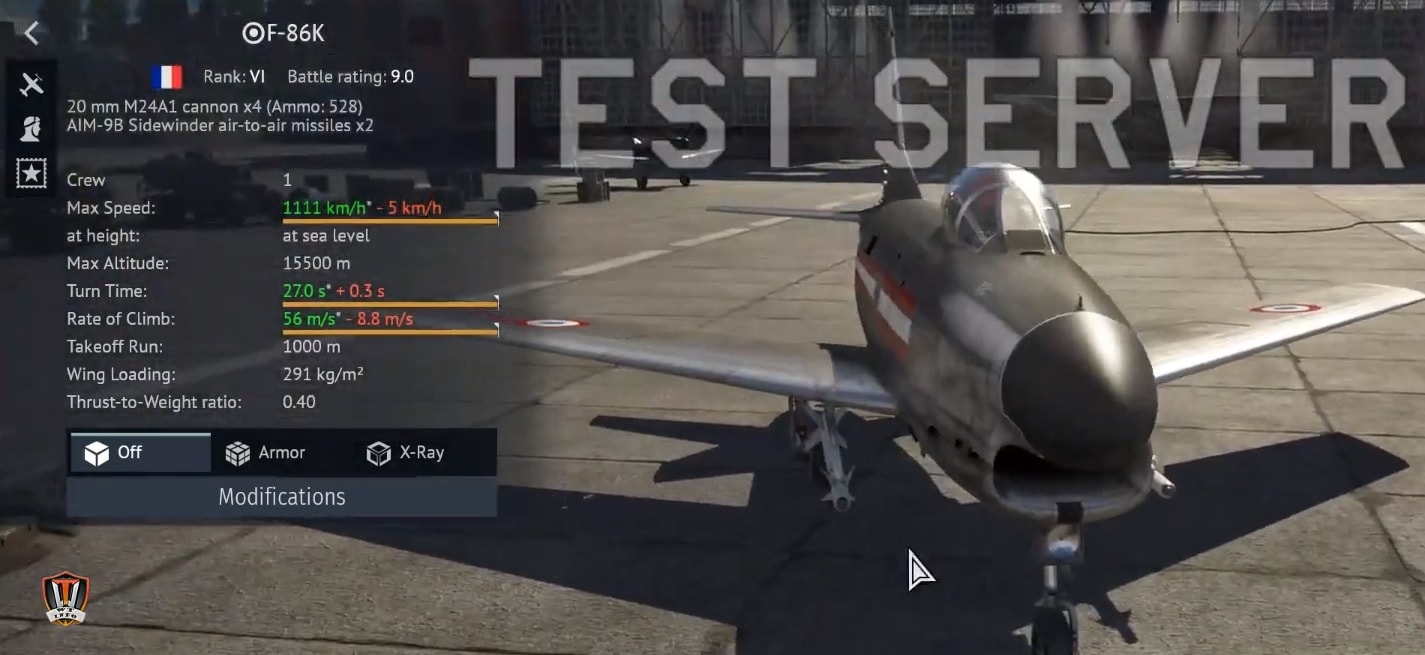This screenshot has height=655, width=1425.
Task: Open the star stamp decorations tab
Action: 32,173
